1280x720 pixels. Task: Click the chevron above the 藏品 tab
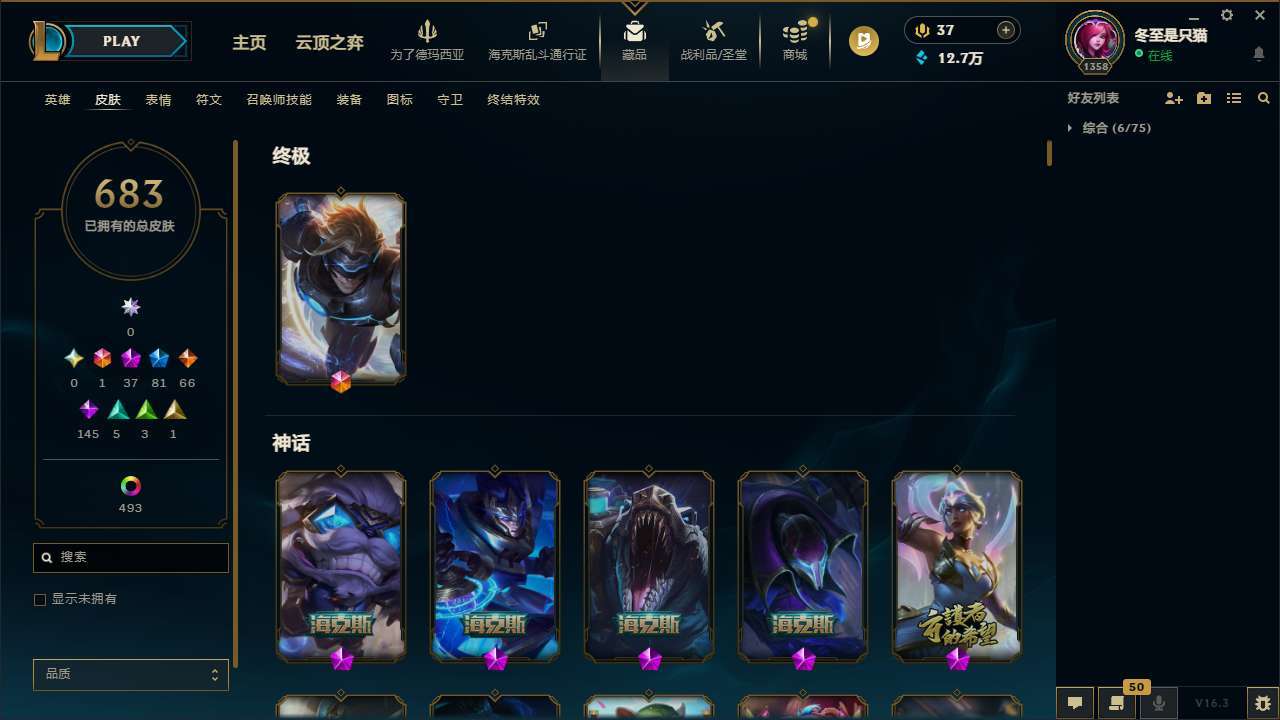(634, 6)
